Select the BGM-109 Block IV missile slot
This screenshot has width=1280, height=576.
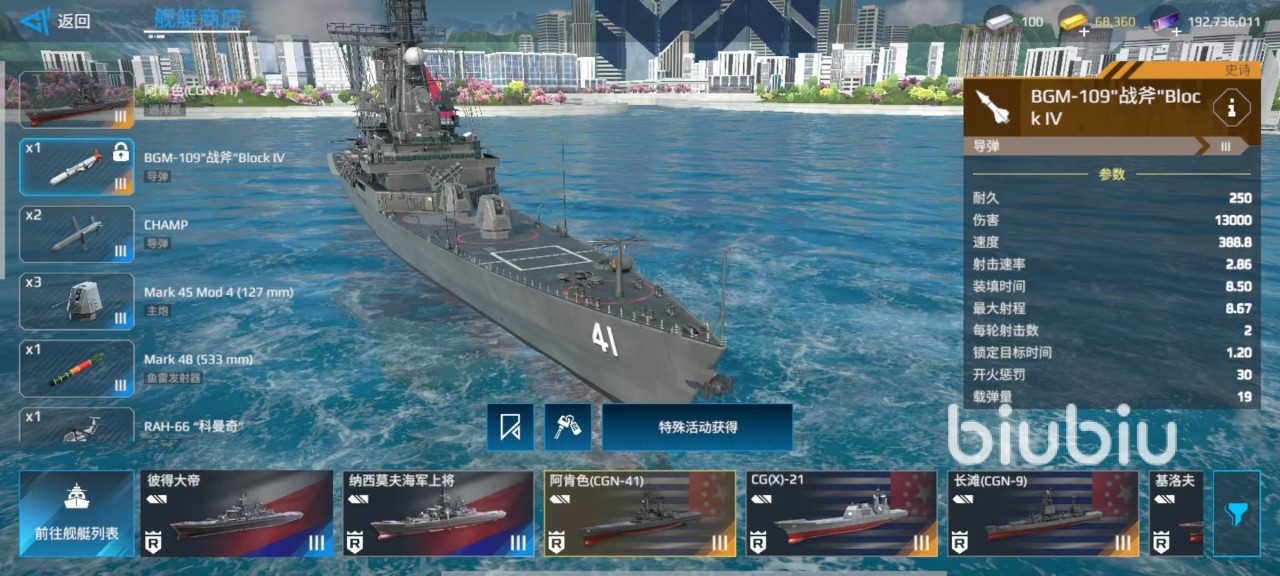(x=77, y=166)
